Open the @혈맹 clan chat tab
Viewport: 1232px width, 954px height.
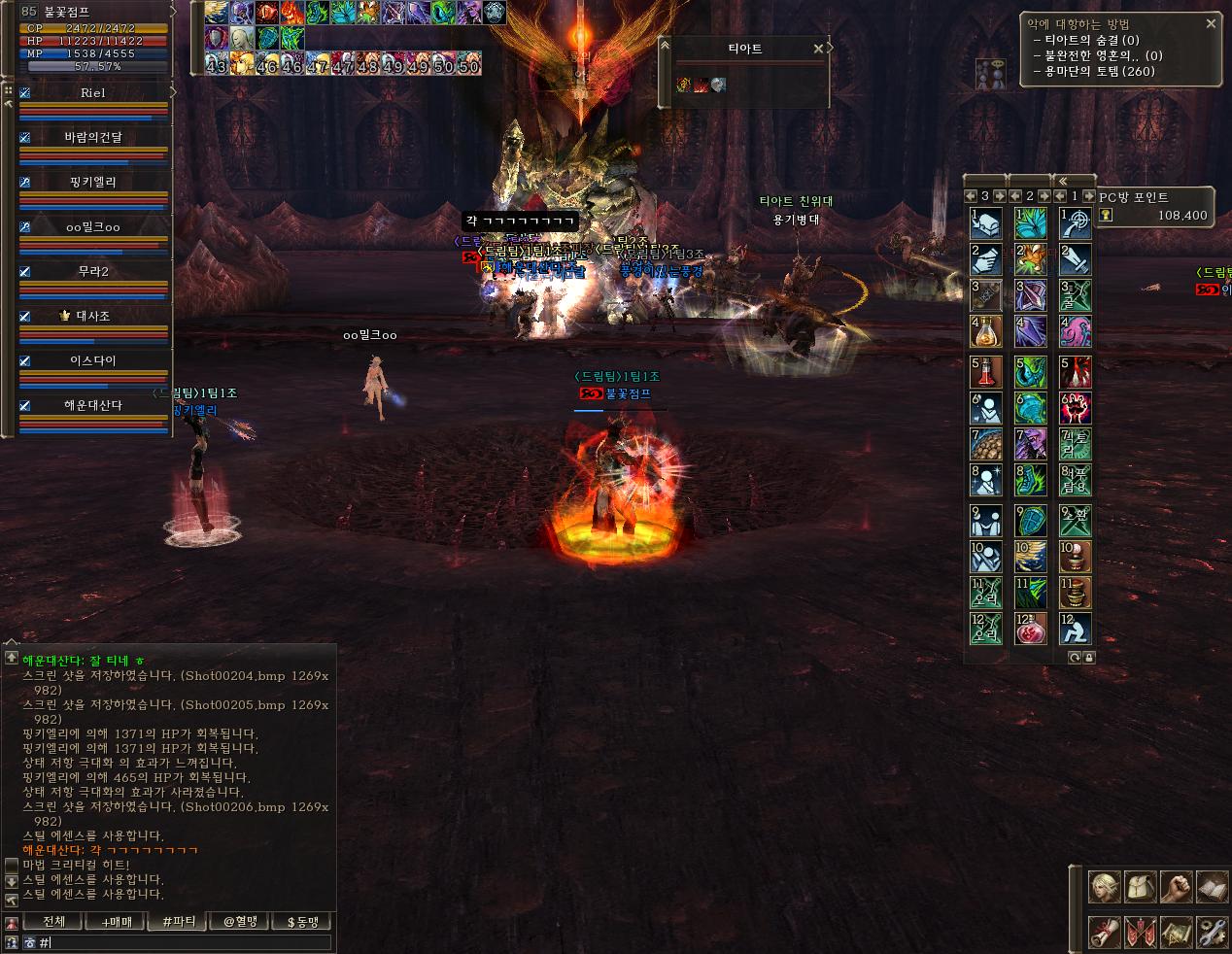240,921
